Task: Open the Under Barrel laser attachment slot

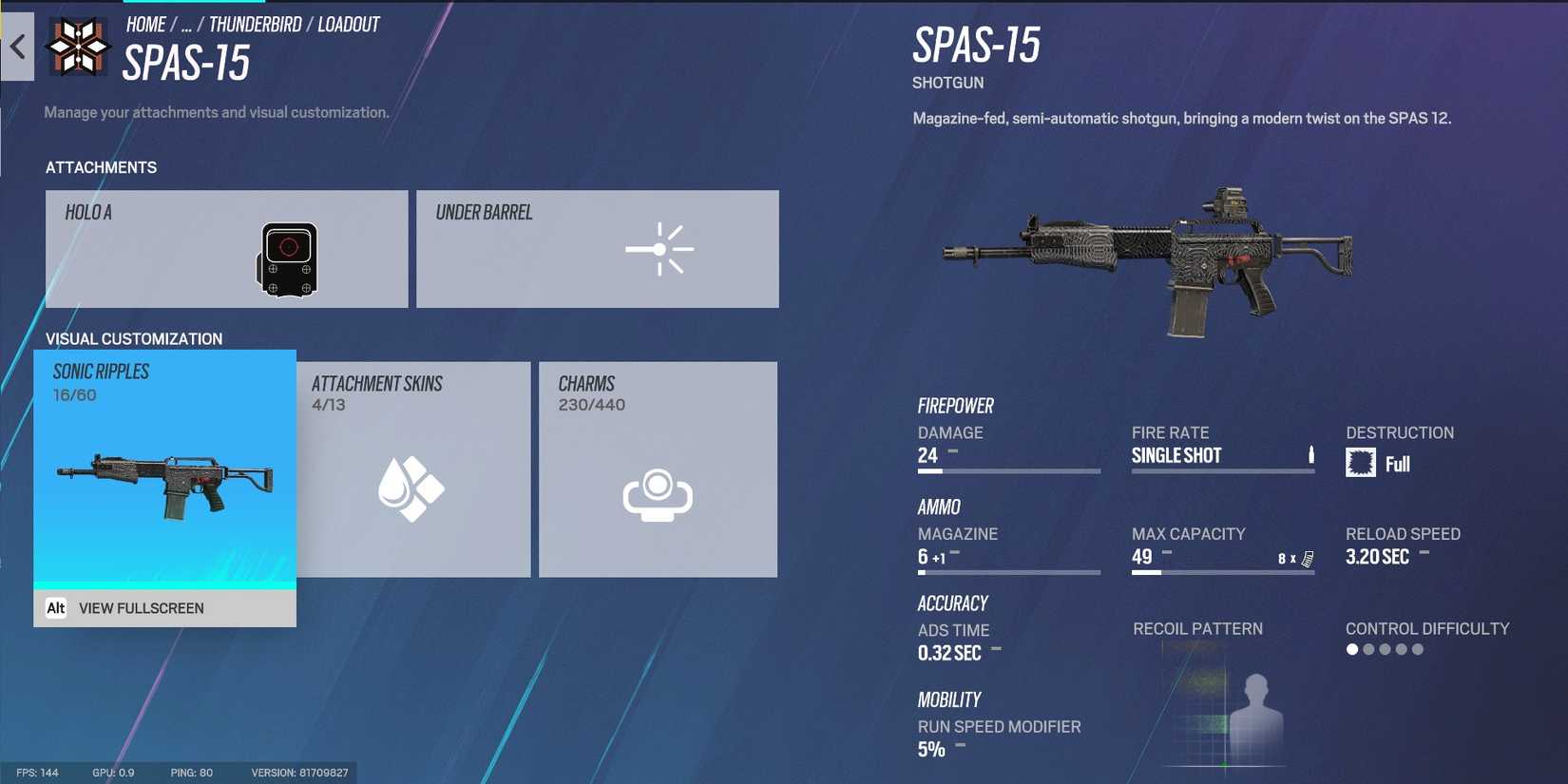Action: [597, 249]
